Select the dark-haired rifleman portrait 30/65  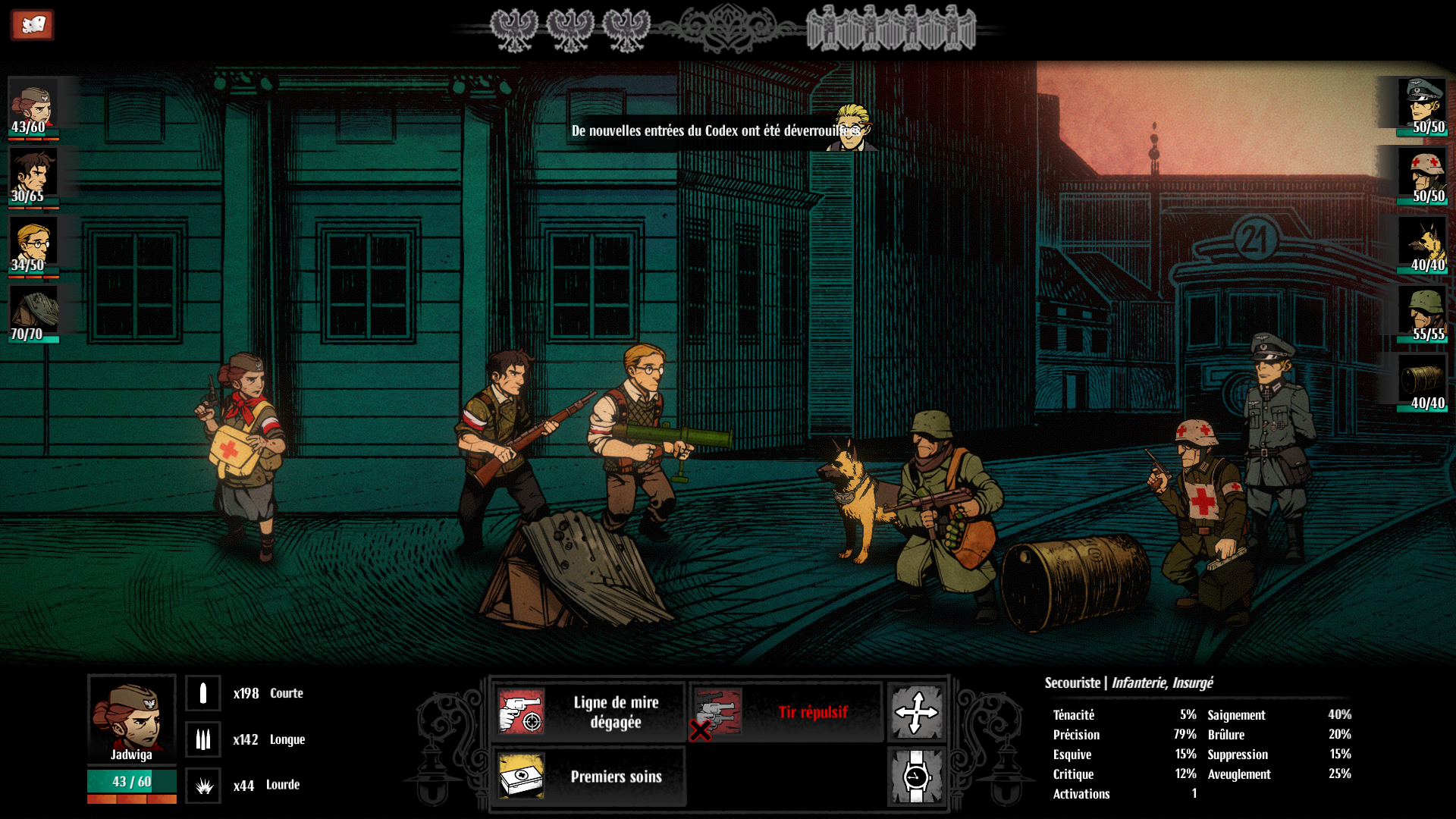point(33,176)
